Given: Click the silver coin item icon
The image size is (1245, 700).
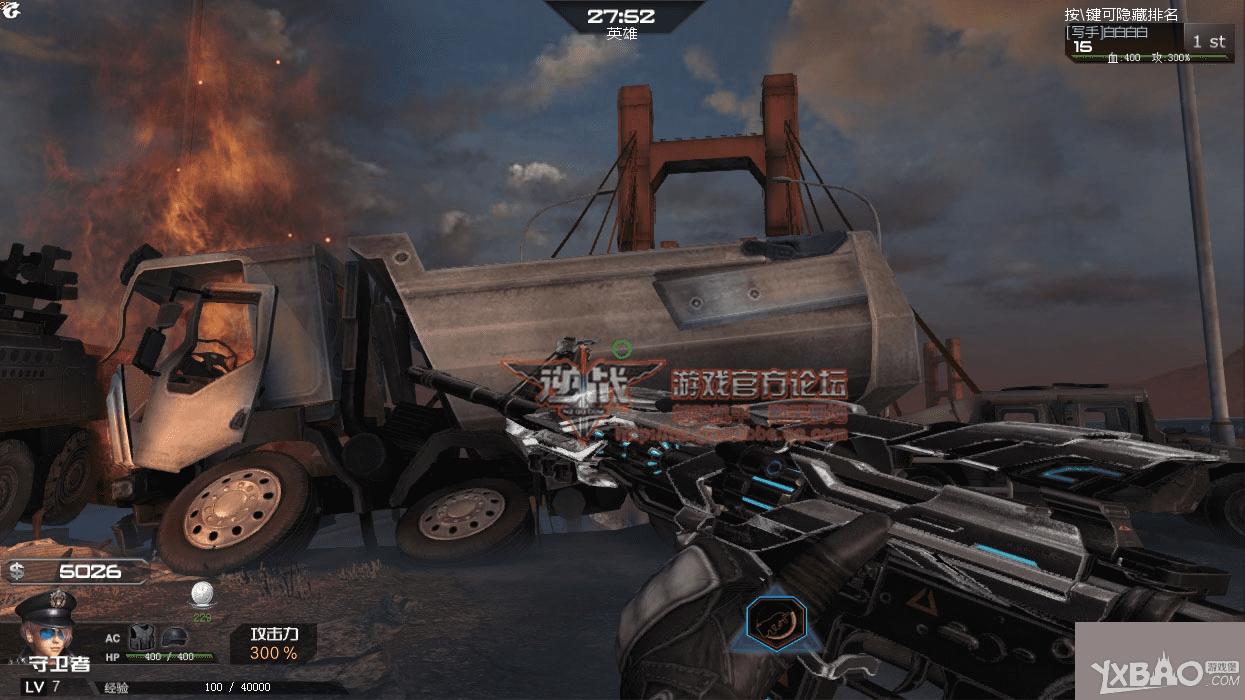Looking at the screenshot, I should (201, 595).
